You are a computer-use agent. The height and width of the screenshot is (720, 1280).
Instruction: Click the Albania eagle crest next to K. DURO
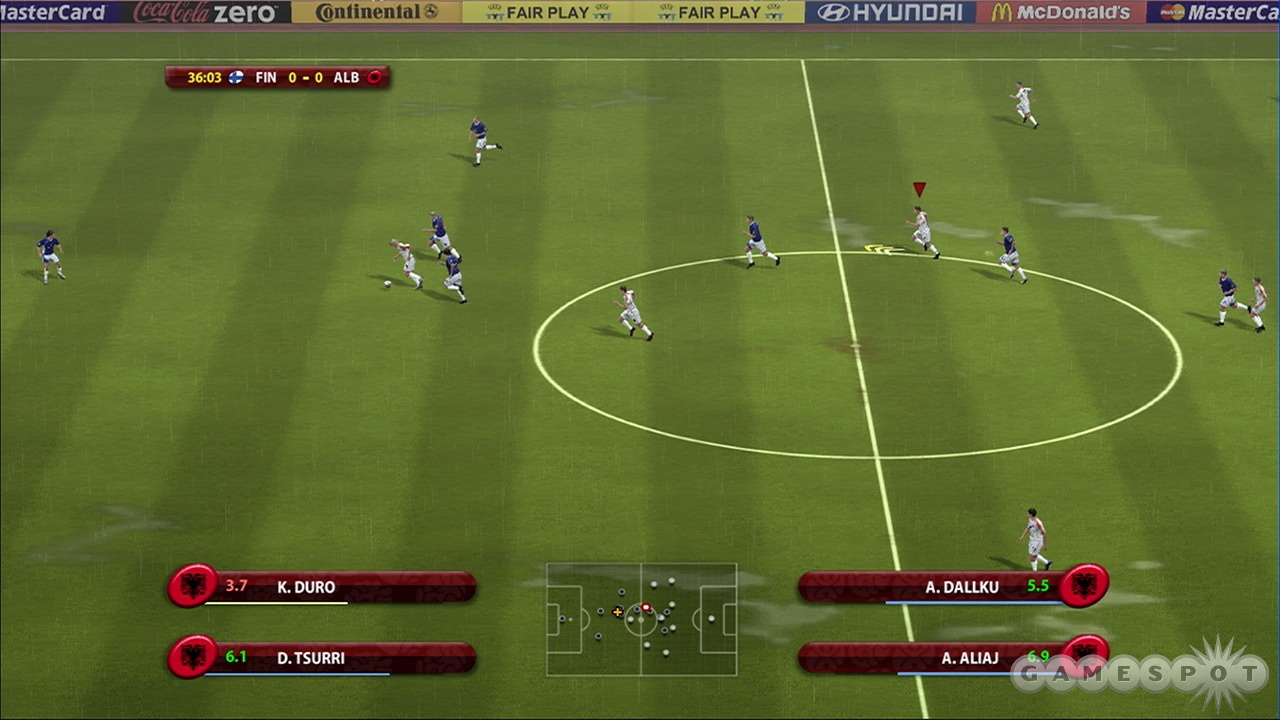194,587
